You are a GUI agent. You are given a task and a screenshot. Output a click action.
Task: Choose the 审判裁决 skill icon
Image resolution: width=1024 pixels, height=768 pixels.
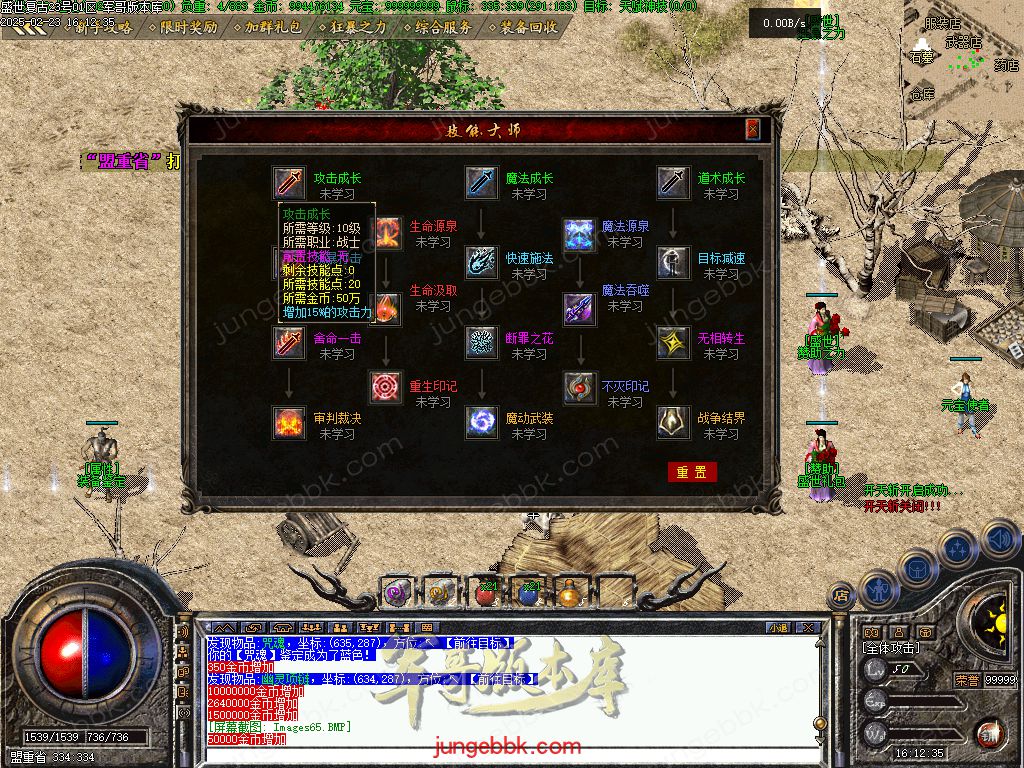(x=290, y=423)
